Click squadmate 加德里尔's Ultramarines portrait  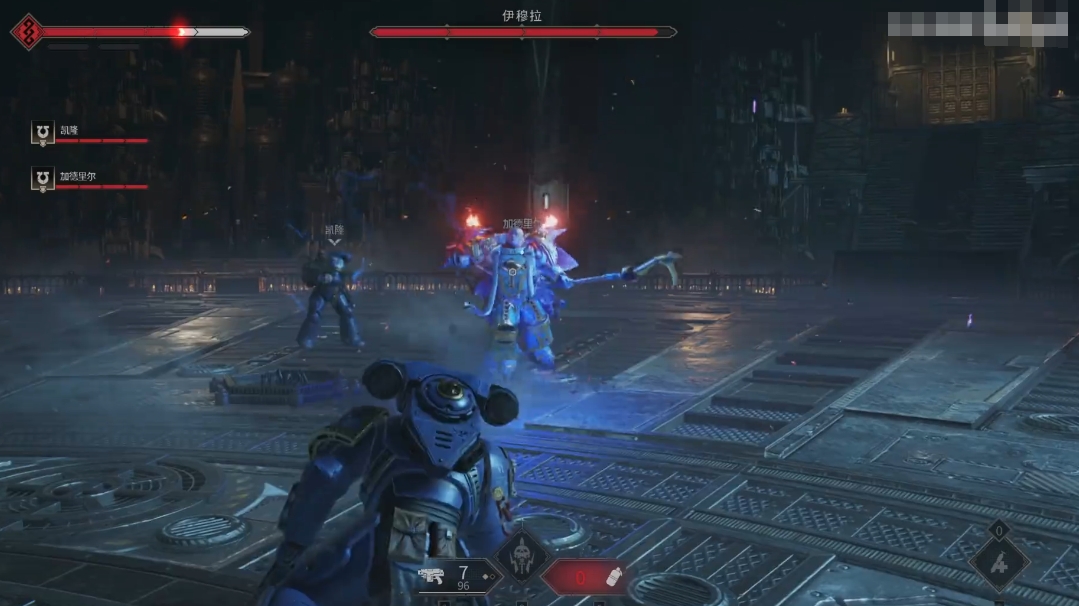click(x=42, y=178)
